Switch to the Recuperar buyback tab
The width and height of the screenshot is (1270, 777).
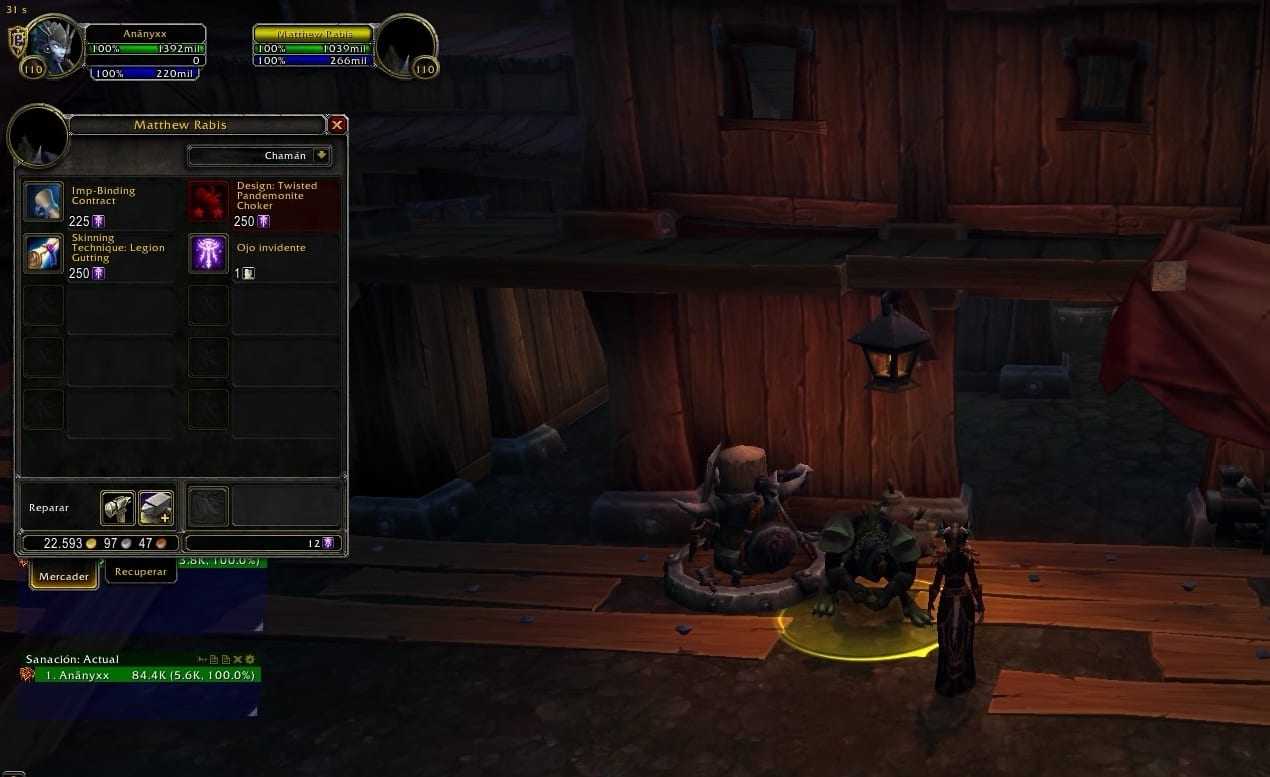[x=141, y=572]
